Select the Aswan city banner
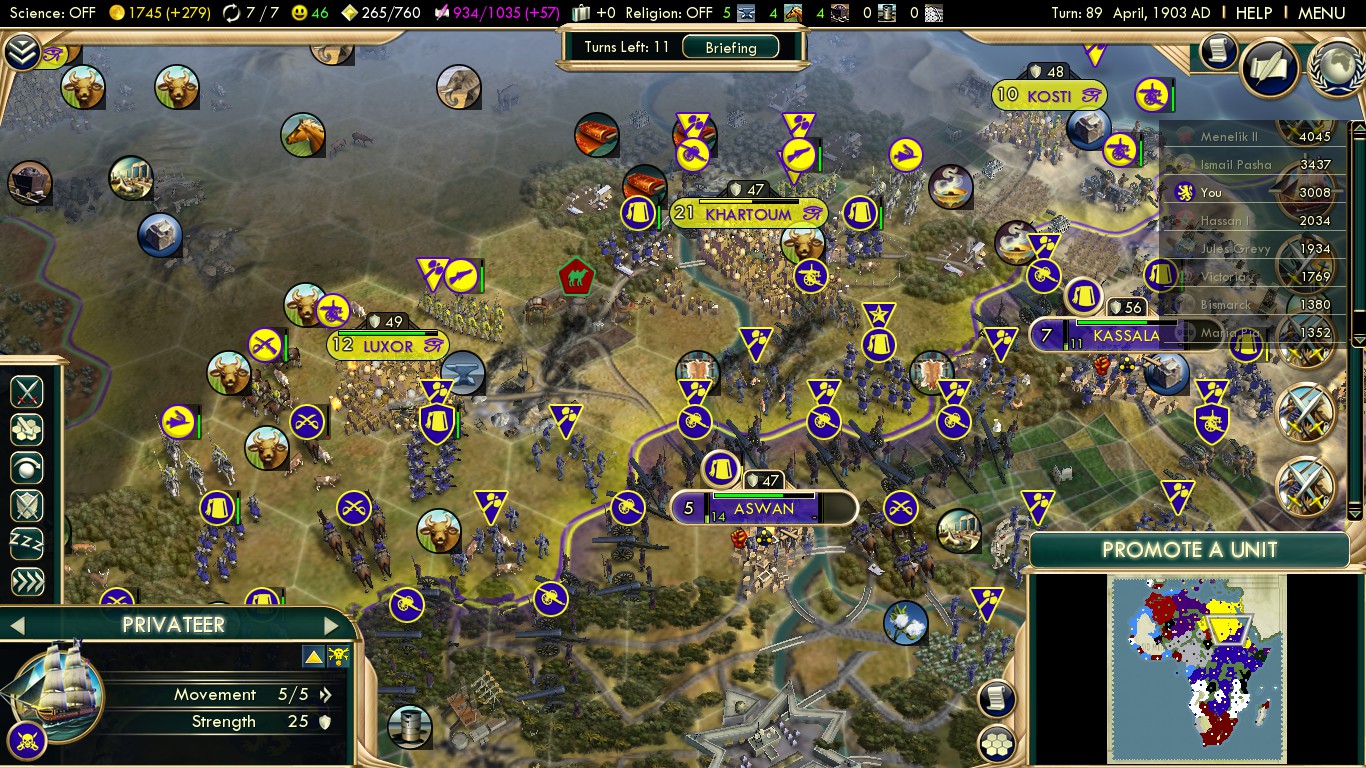1366x768 pixels. tap(763, 508)
